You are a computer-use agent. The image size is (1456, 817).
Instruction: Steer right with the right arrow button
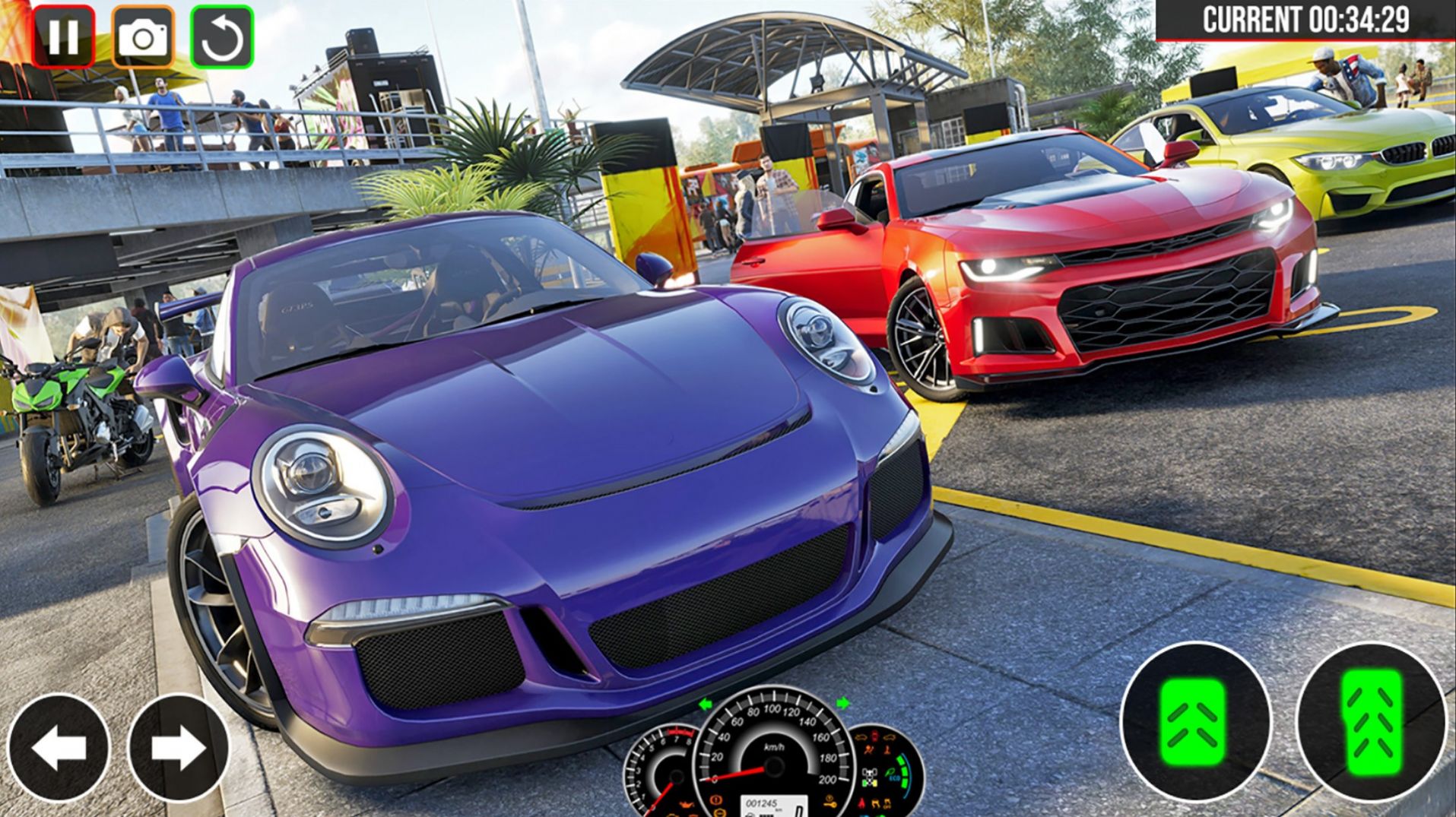[178, 748]
